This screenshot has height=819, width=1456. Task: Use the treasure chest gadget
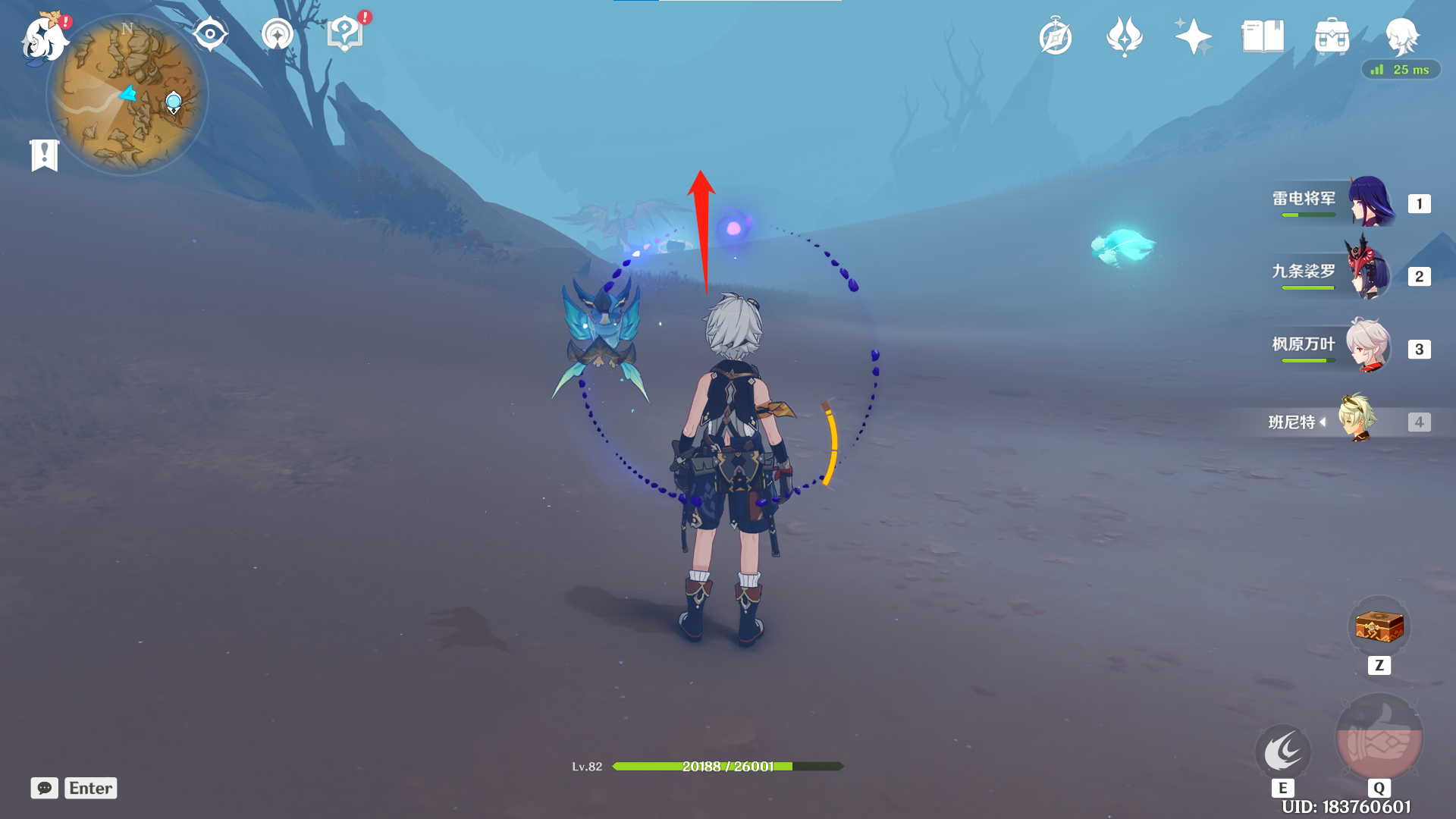tap(1379, 627)
